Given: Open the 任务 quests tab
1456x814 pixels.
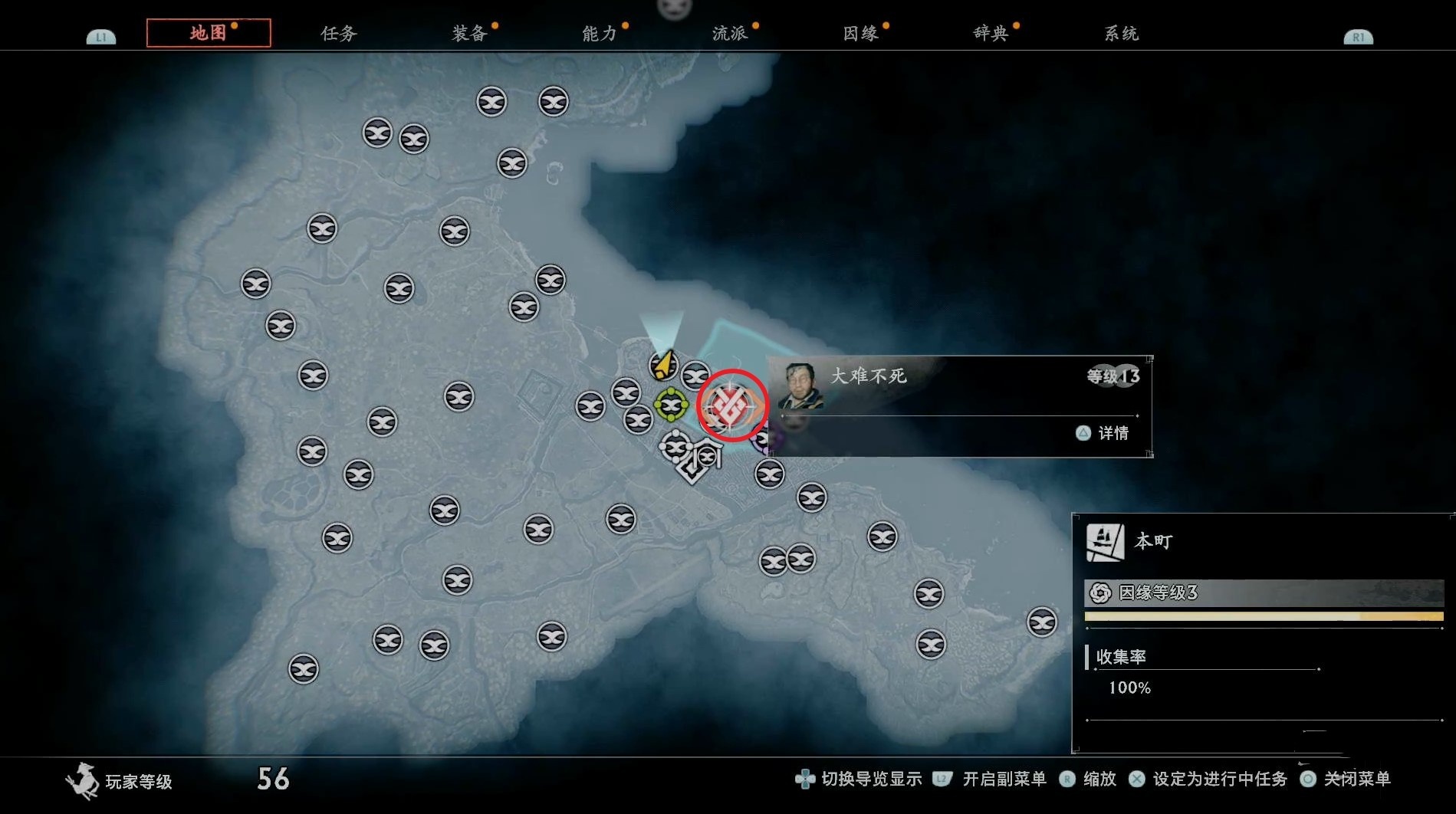Looking at the screenshot, I should pos(339,33).
